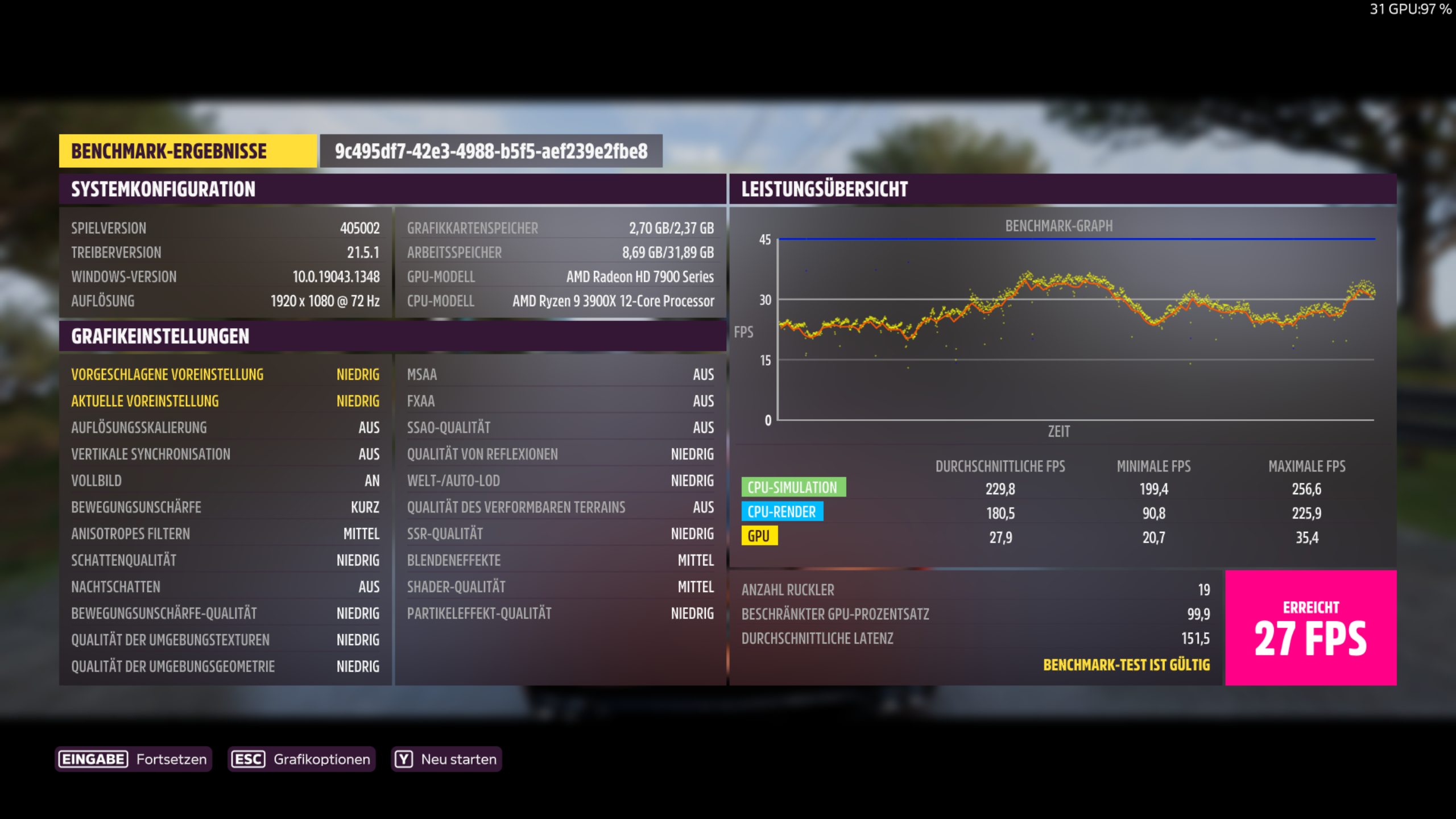The height and width of the screenshot is (819, 1456).
Task: Click the EINGABE key icon
Action: 93,758
